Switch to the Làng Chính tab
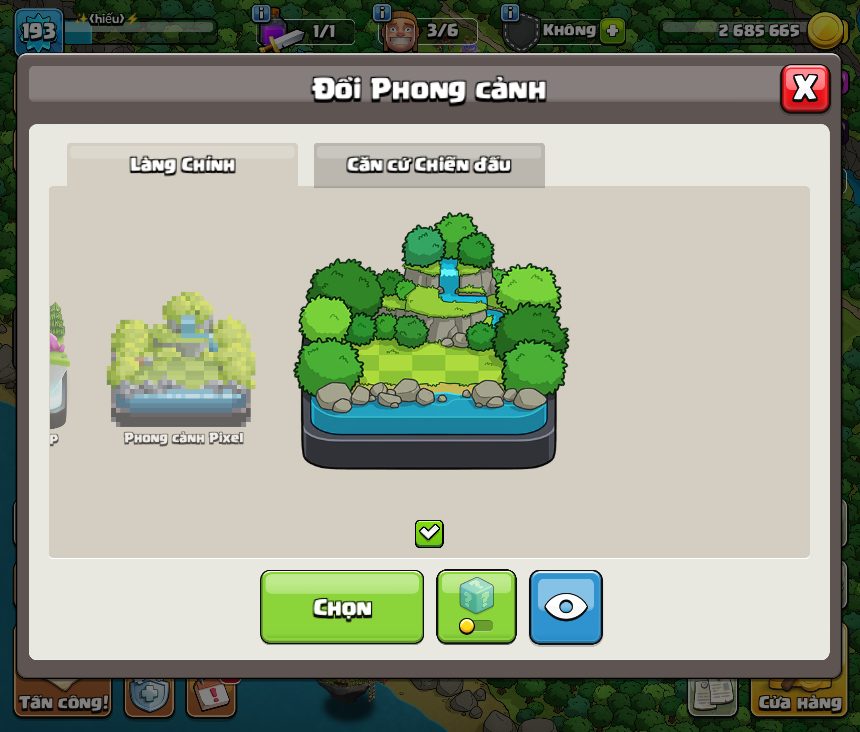The height and width of the screenshot is (732, 860). tap(182, 165)
